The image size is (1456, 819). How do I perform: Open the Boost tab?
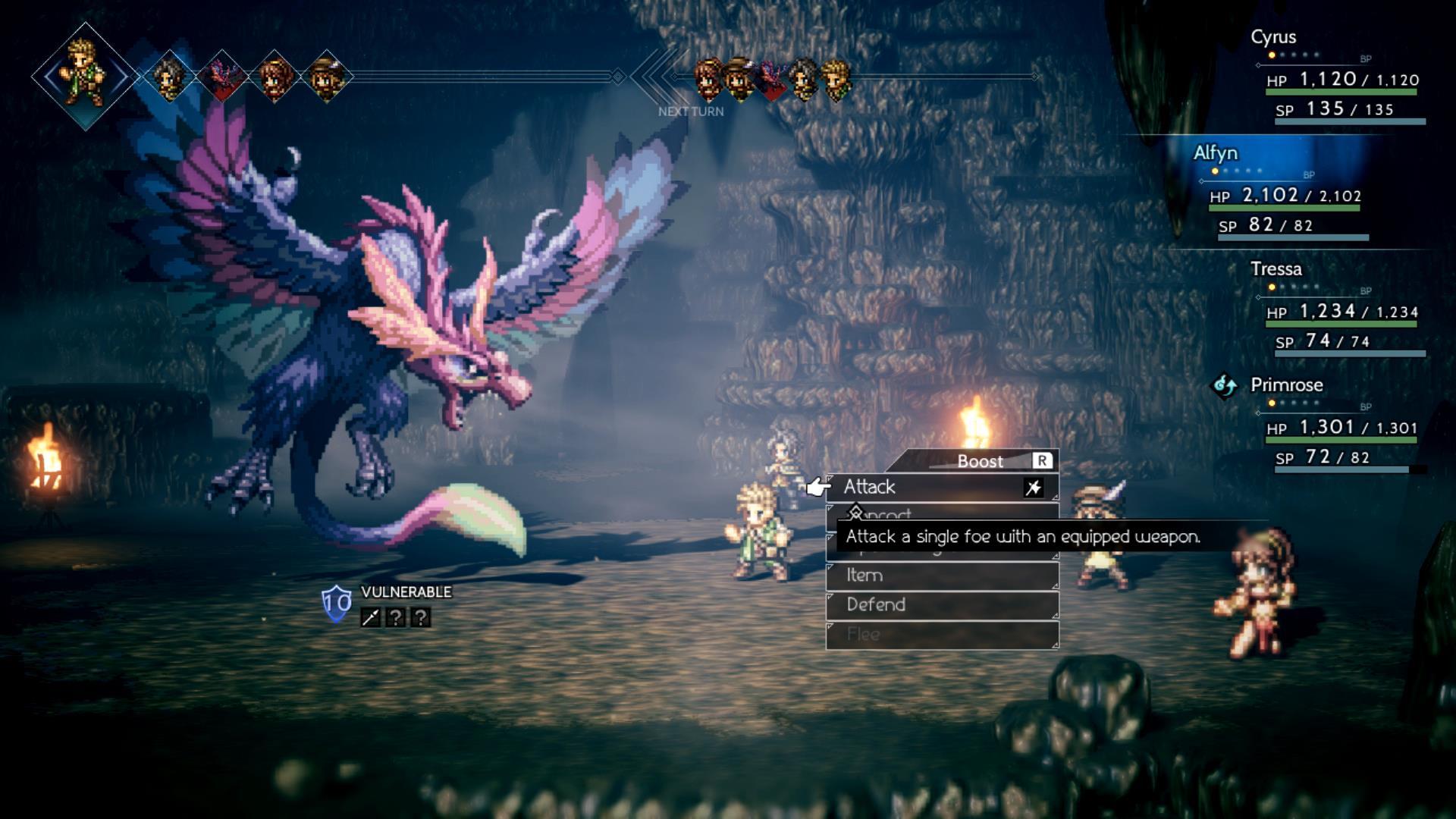(x=978, y=460)
